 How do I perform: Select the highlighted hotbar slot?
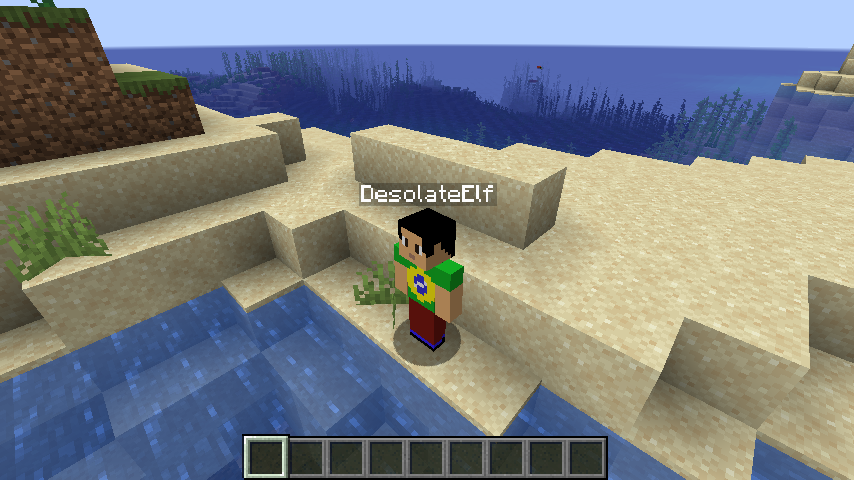click(267, 458)
